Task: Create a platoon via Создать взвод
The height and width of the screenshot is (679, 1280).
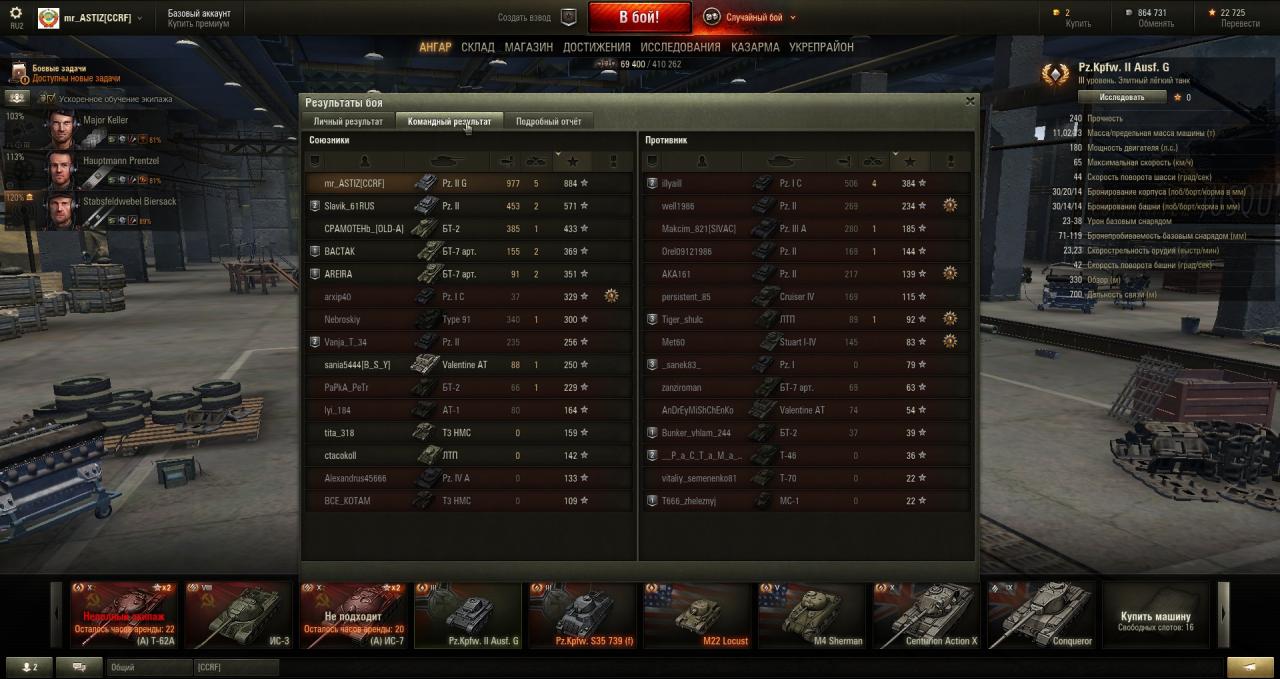Action: (538, 17)
